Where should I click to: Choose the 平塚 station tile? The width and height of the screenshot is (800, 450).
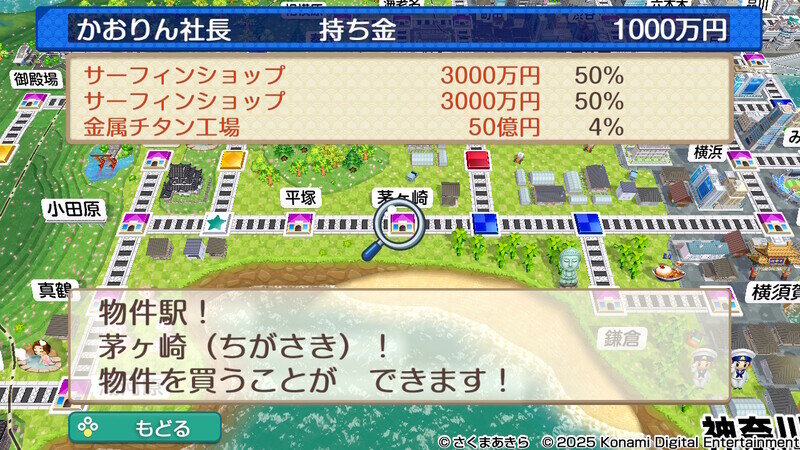299,222
